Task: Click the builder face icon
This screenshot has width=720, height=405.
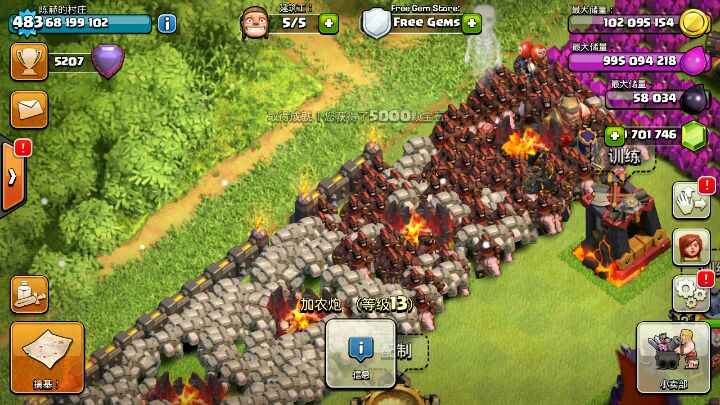Action: (256, 21)
